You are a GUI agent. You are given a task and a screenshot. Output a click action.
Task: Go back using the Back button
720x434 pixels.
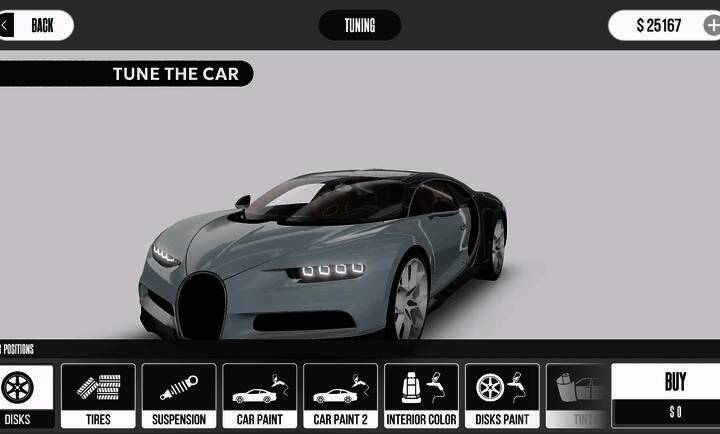tap(36, 25)
